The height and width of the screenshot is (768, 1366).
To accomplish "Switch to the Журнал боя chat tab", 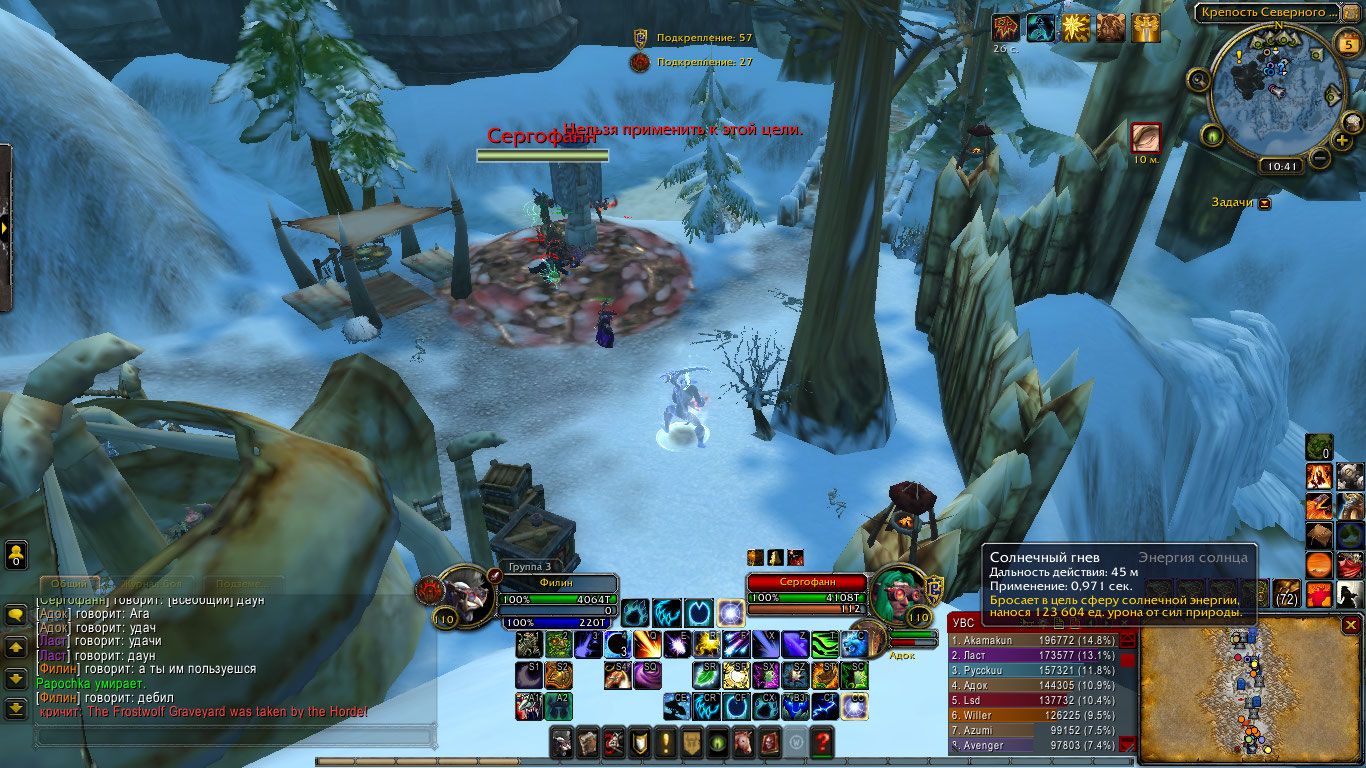I will 152,584.
